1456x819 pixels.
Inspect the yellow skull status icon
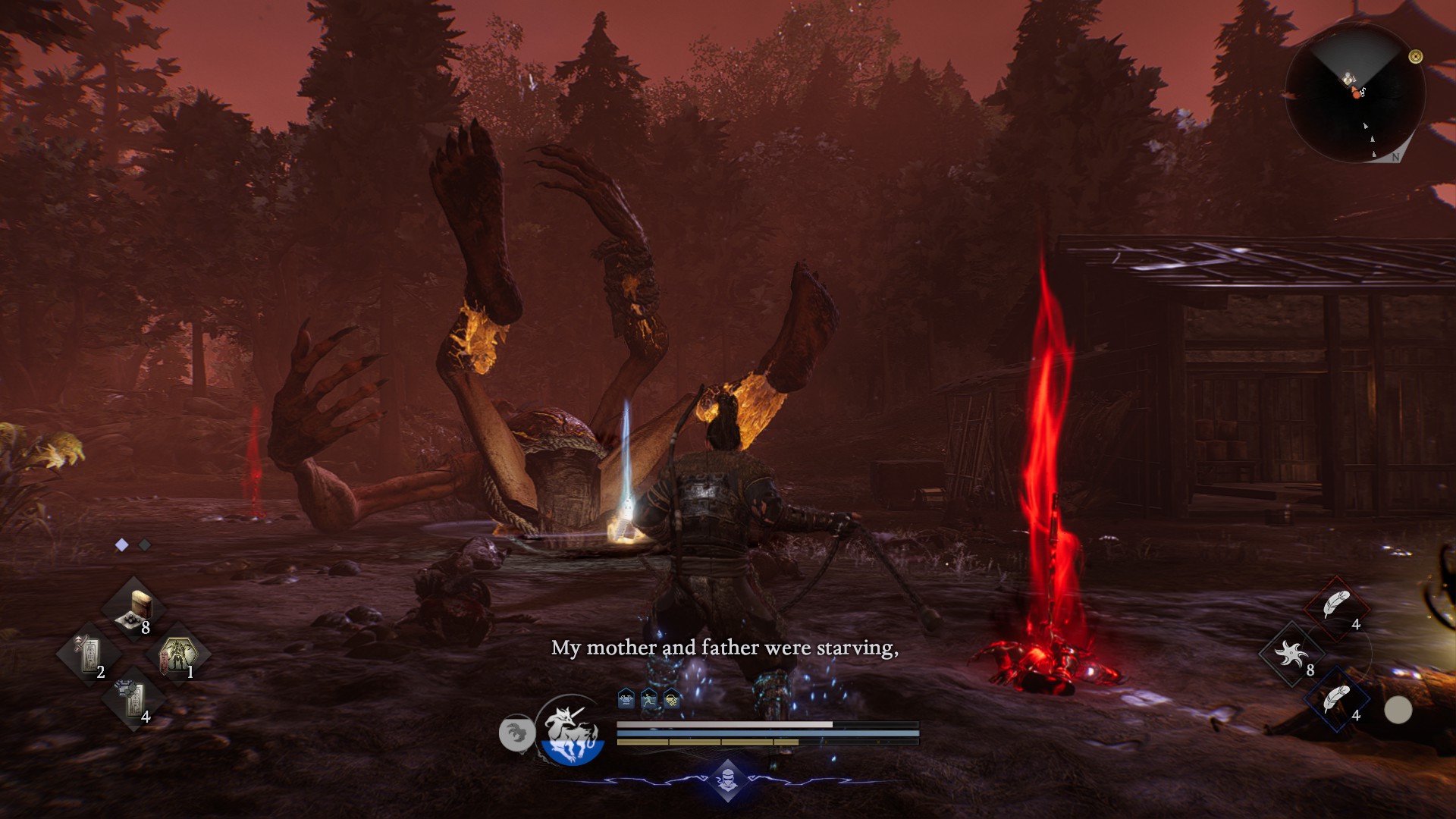[x=671, y=698]
